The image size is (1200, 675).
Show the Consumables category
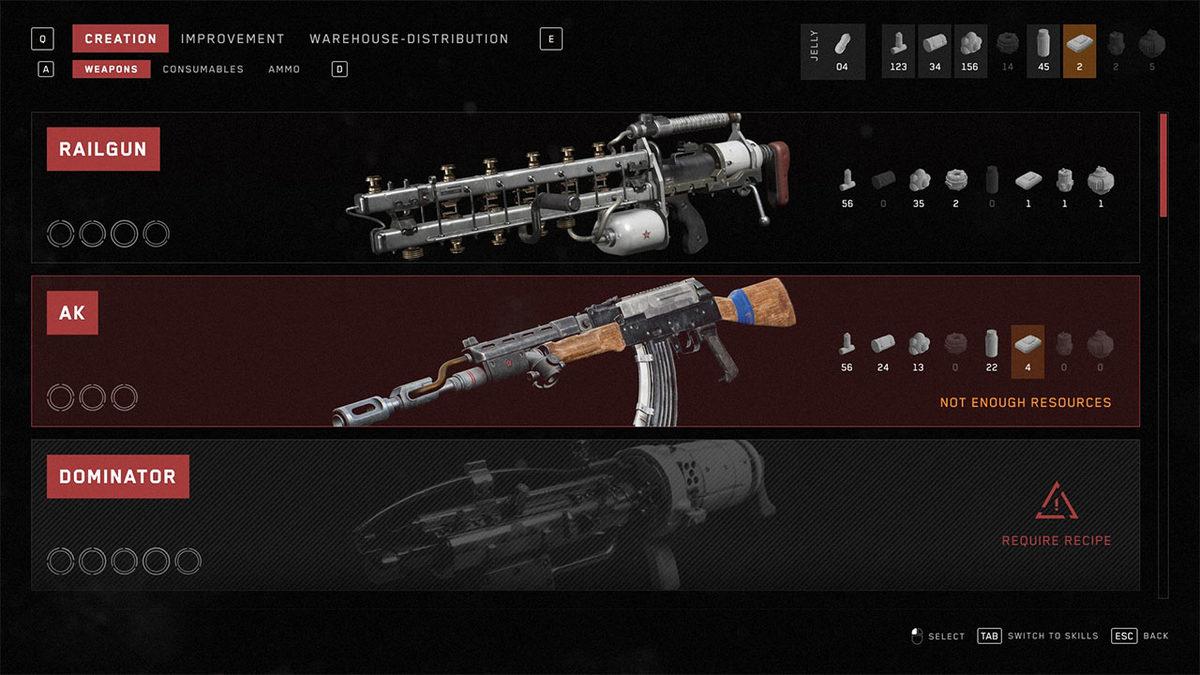(203, 70)
